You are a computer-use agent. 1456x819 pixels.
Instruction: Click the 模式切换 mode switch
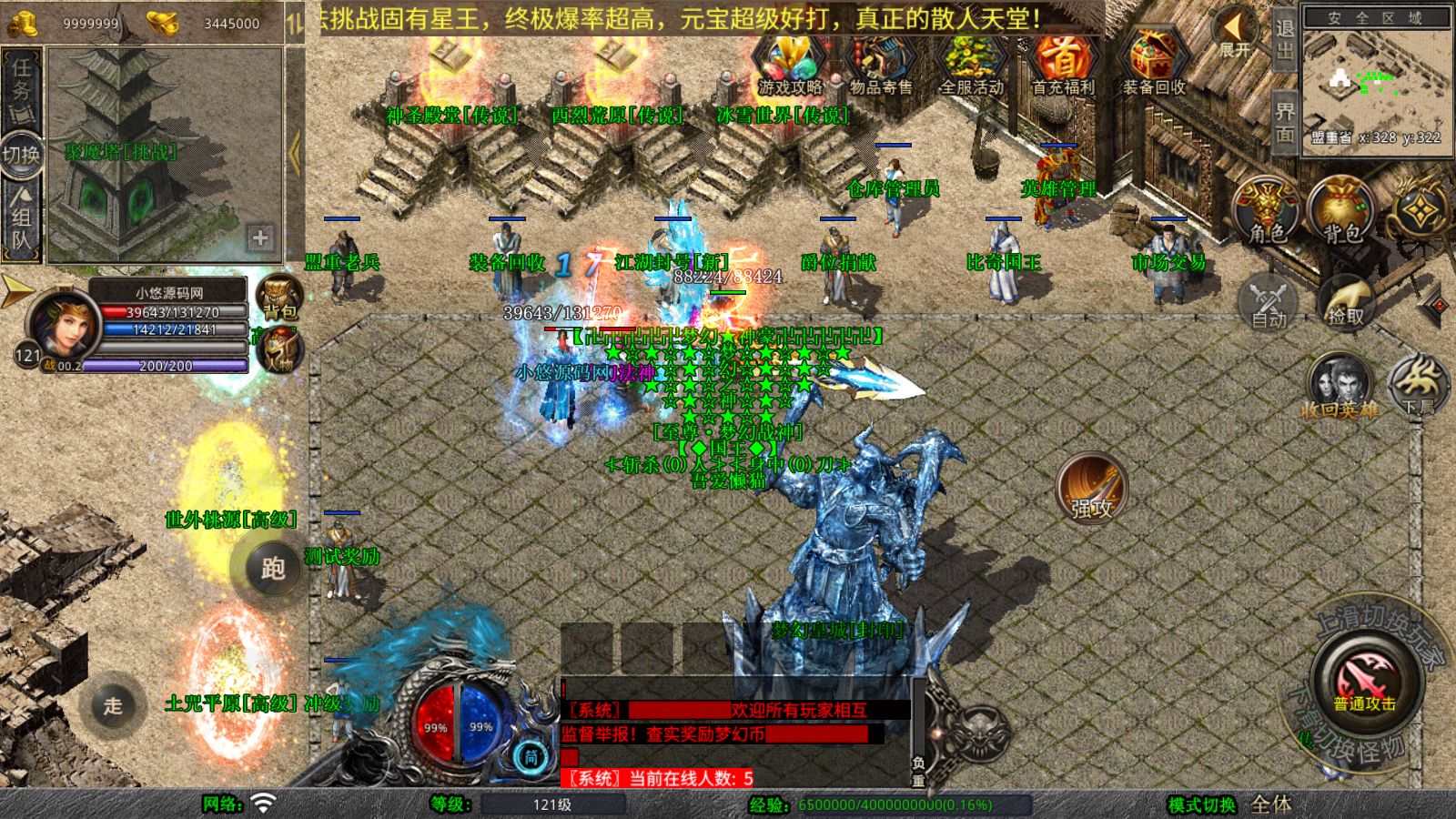(x=1202, y=804)
